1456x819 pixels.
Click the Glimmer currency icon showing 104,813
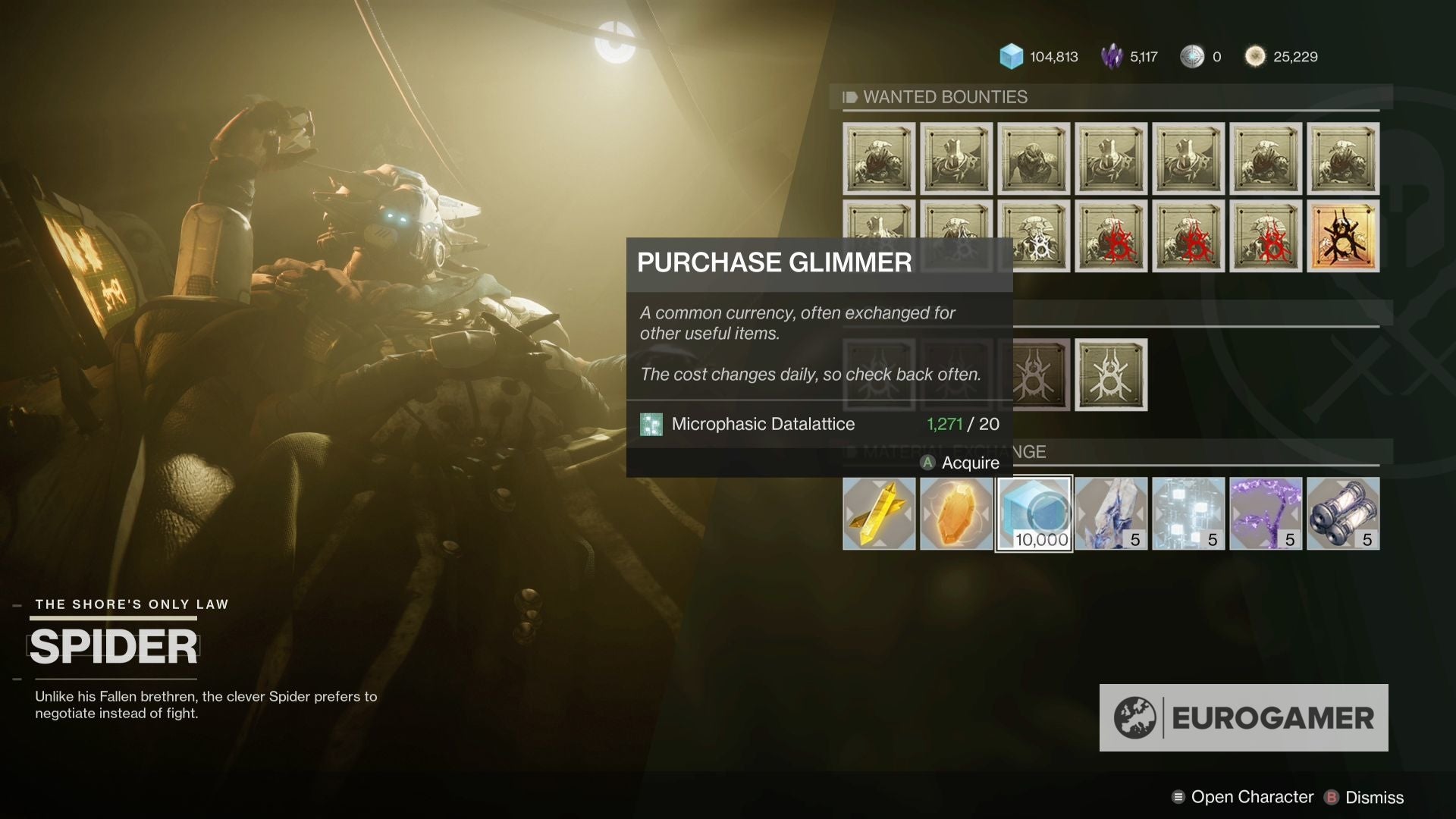(1011, 55)
